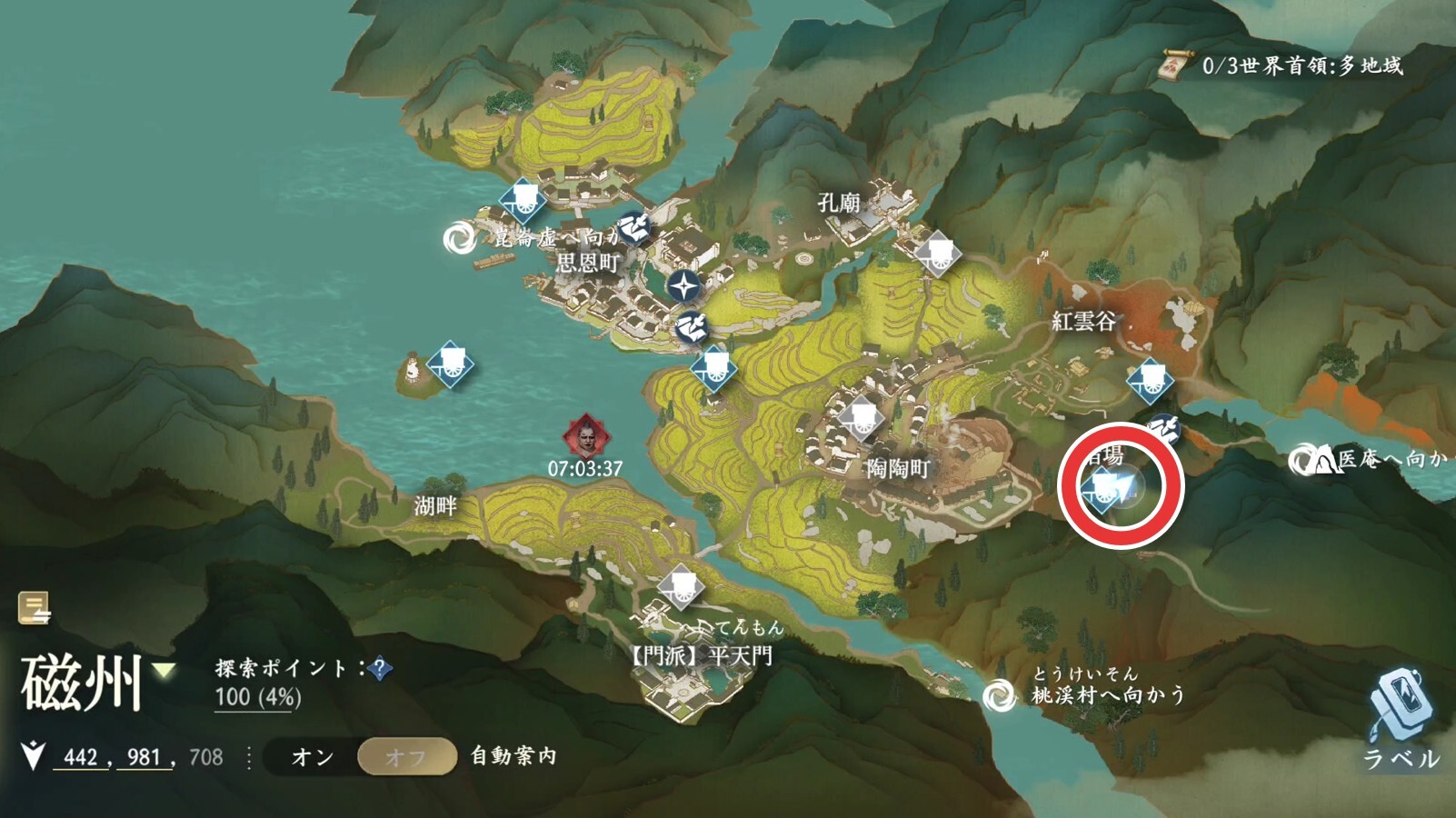Image resolution: width=1456 pixels, height=818 pixels.
Task: Select the 平天門 cart waypoint
Action: (x=680, y=587)
